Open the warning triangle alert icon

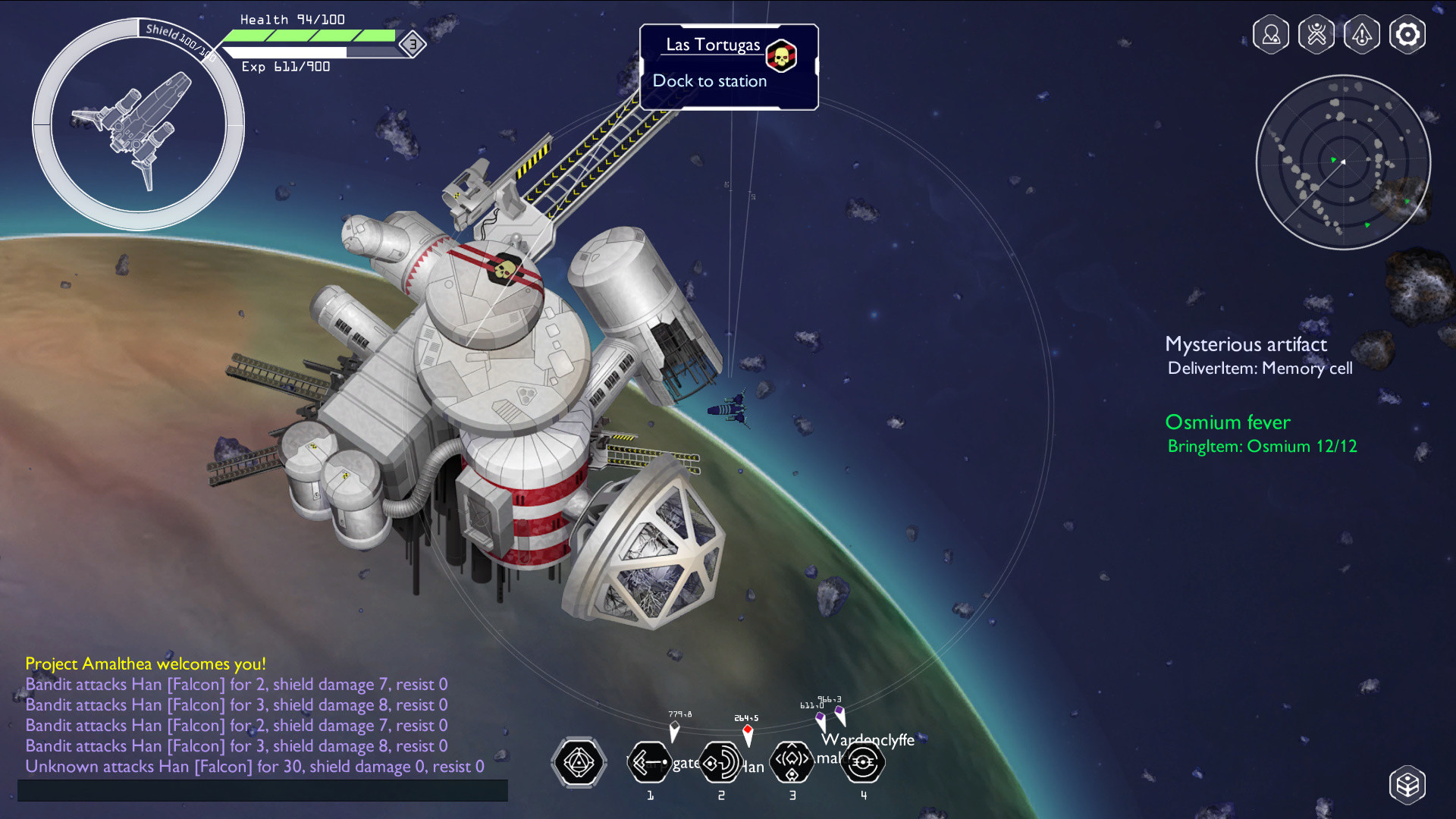[x=1362, y=35]
